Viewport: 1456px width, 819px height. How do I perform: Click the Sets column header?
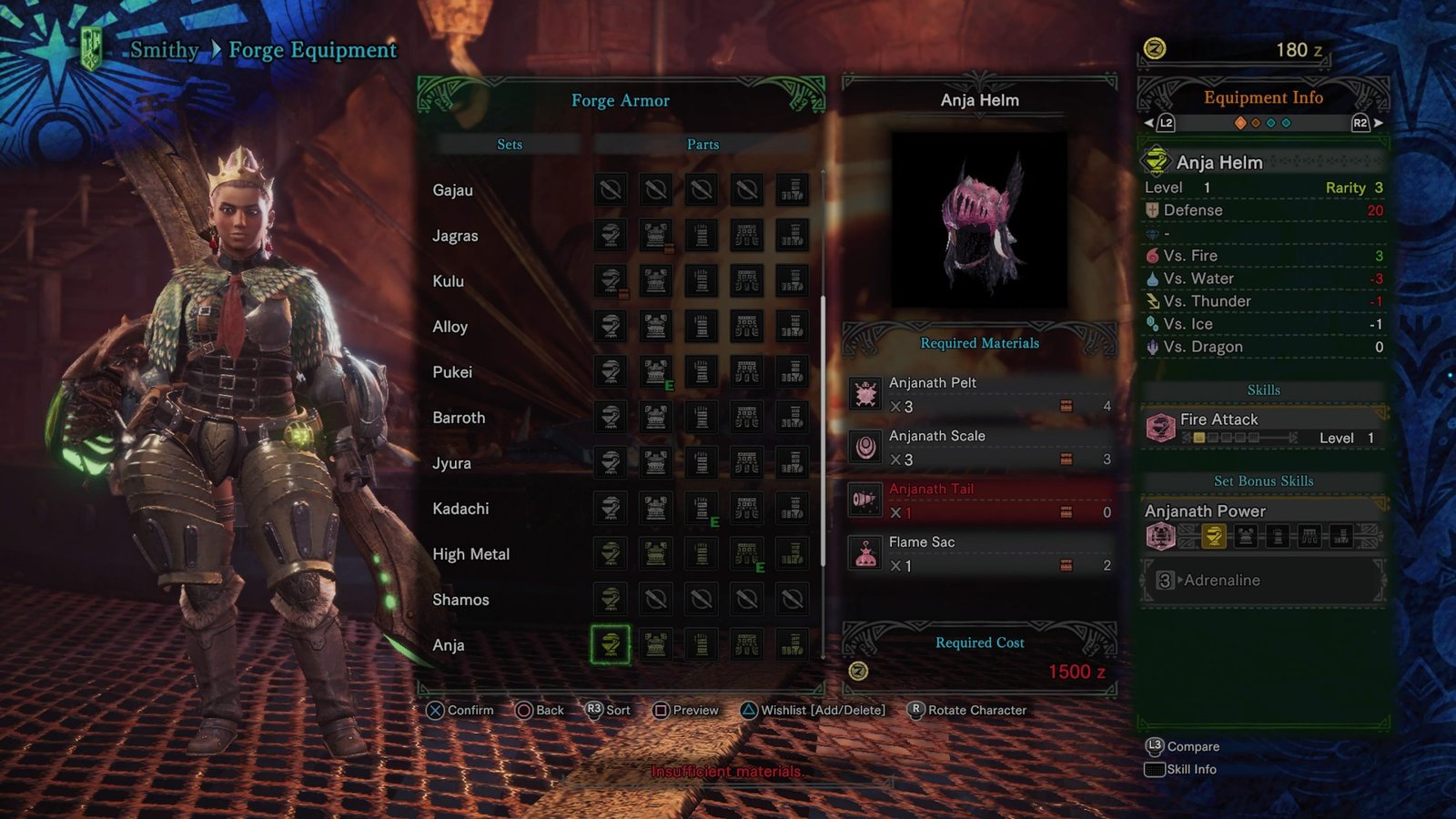click(510, 145)
